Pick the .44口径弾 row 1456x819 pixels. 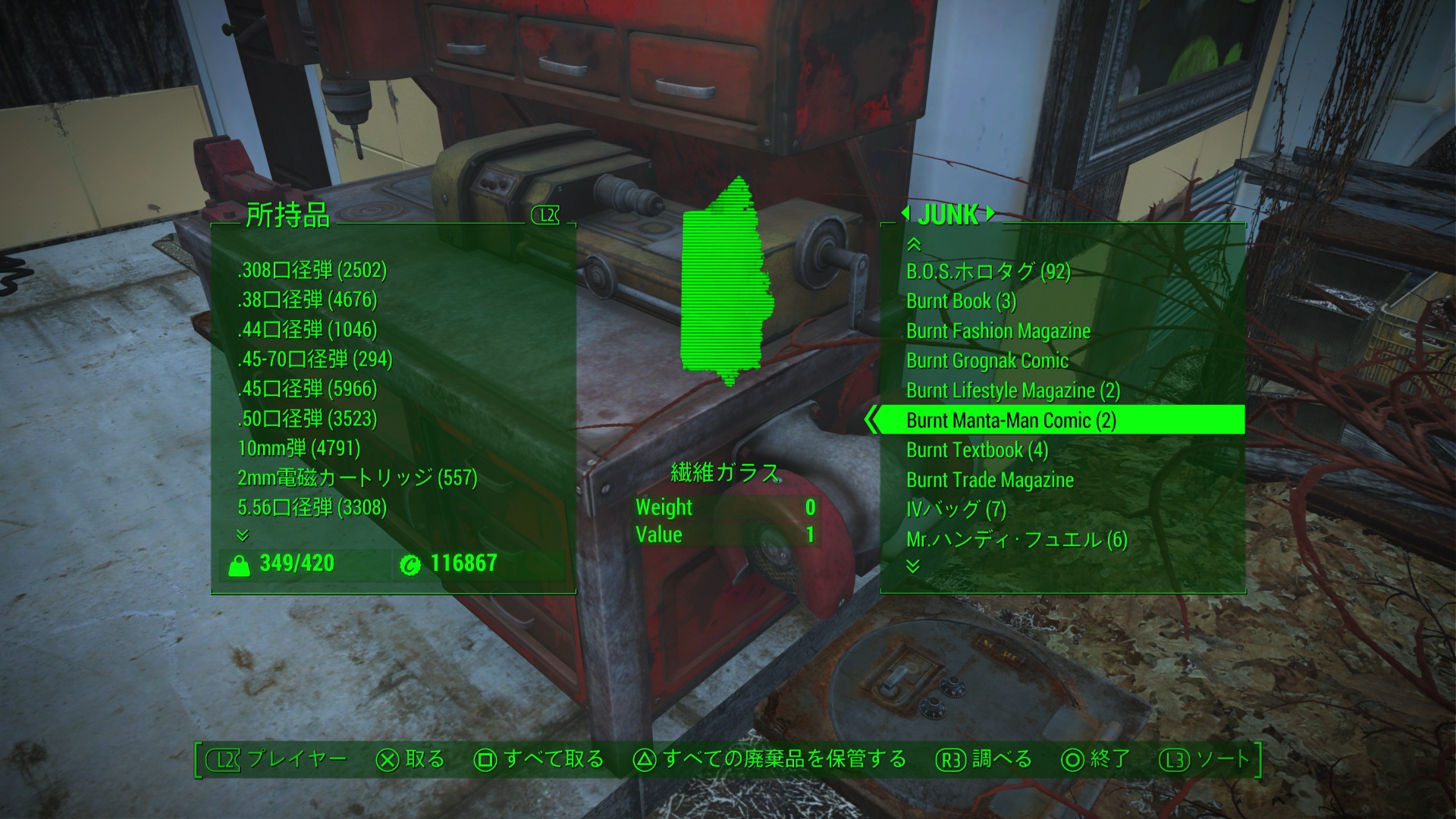tap(307, 329)
